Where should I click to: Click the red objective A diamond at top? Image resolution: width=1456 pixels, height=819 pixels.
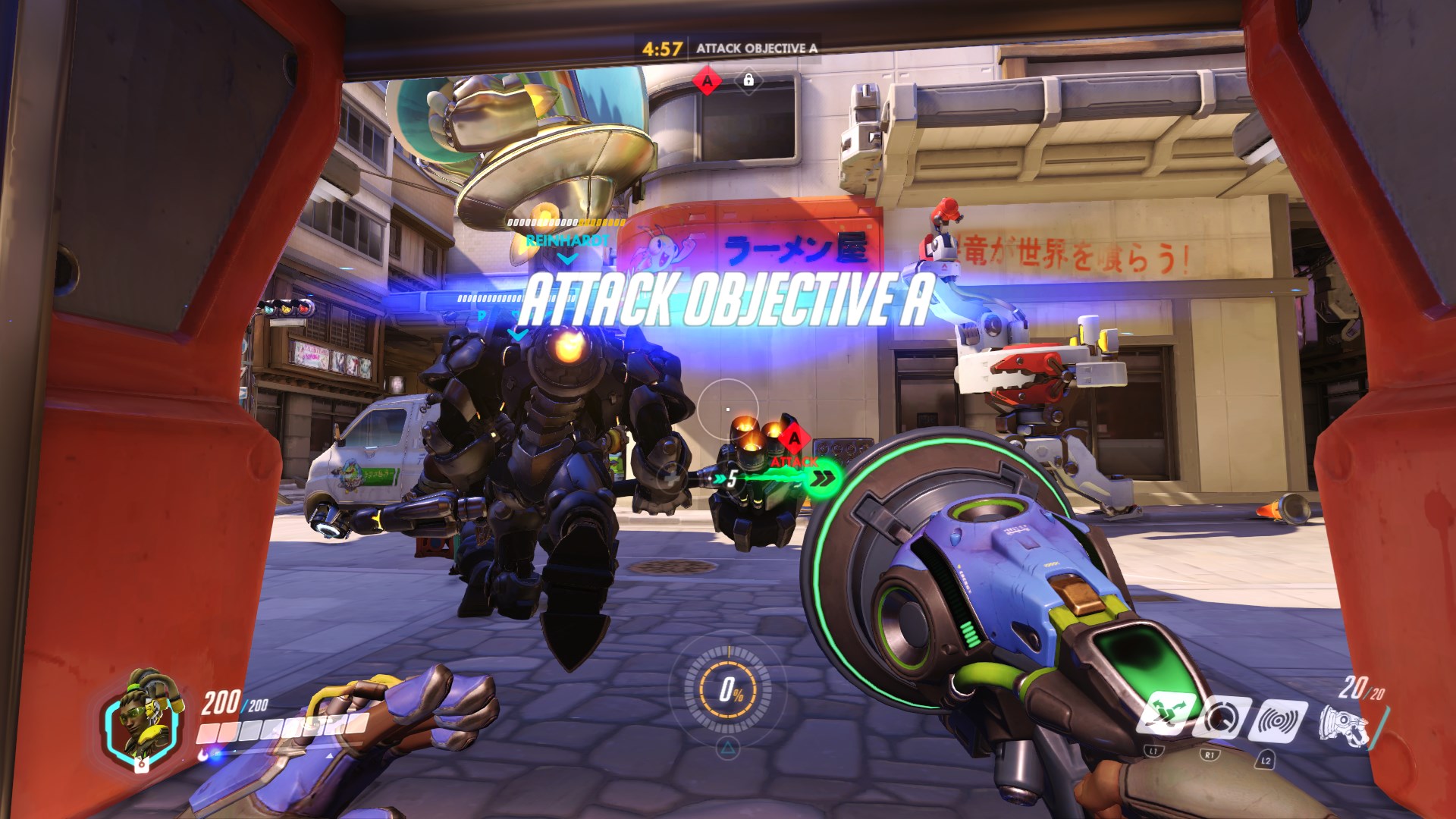tap(708, 80)
